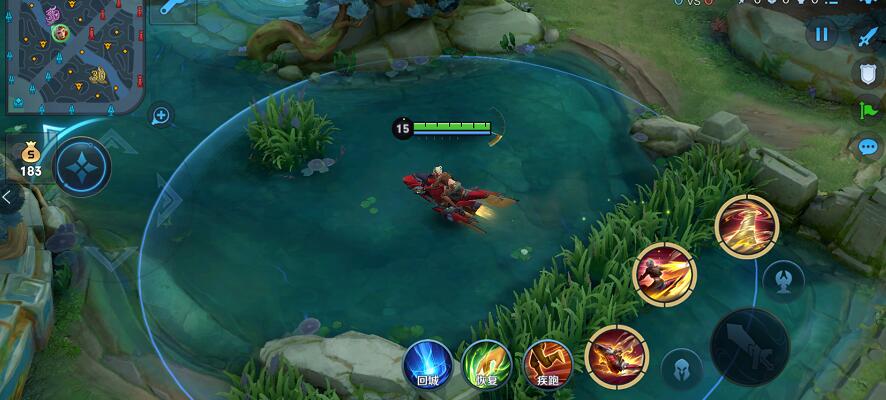Activate the 疾跑 sprint summoner spell
Screen dimensions: 886x400
click(547, 364)
